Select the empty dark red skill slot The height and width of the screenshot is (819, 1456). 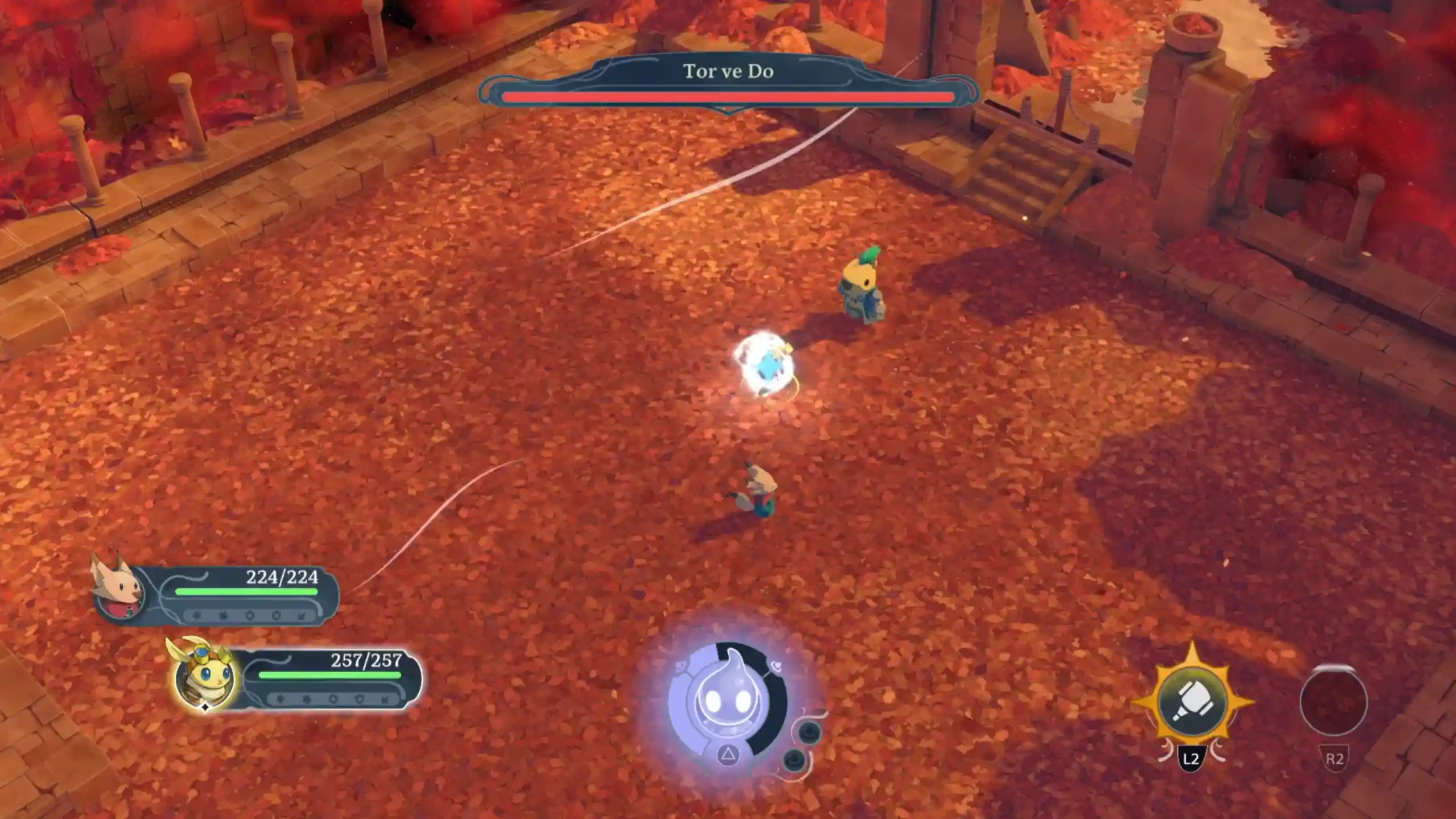(1333, 701)
